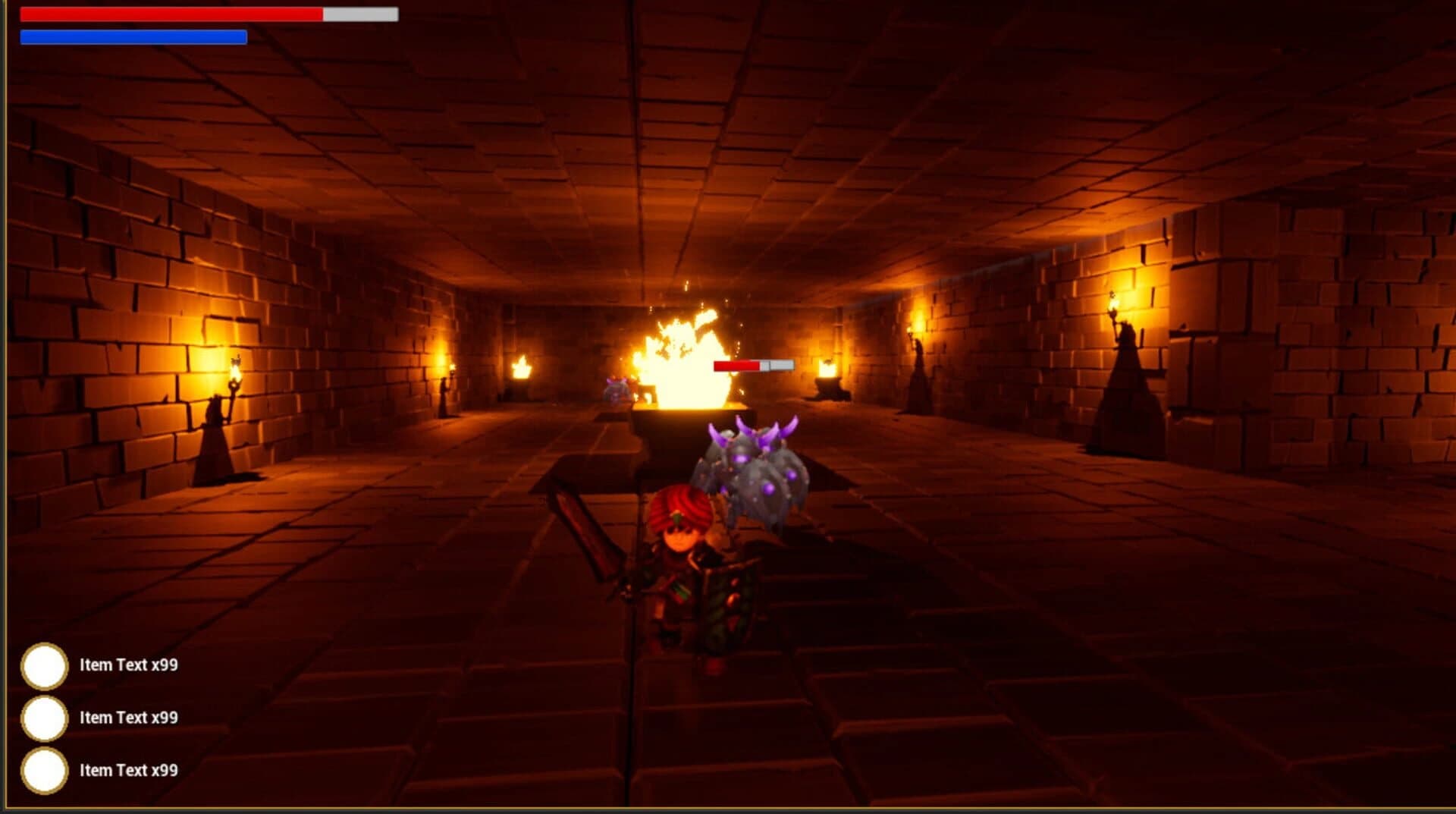
Task: Click the blue mana bar
Action: click(133, 35)
